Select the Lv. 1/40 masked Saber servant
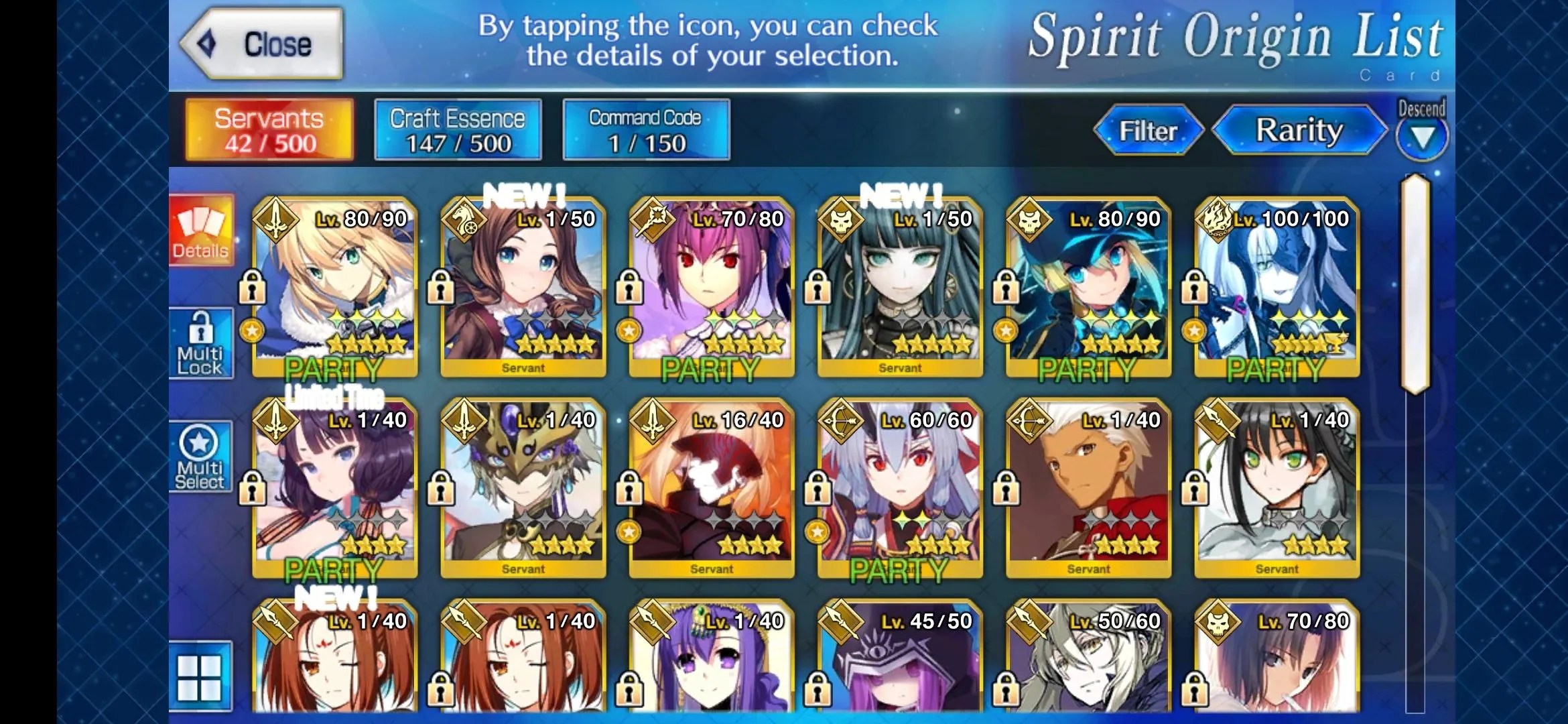 coord(523,488)
